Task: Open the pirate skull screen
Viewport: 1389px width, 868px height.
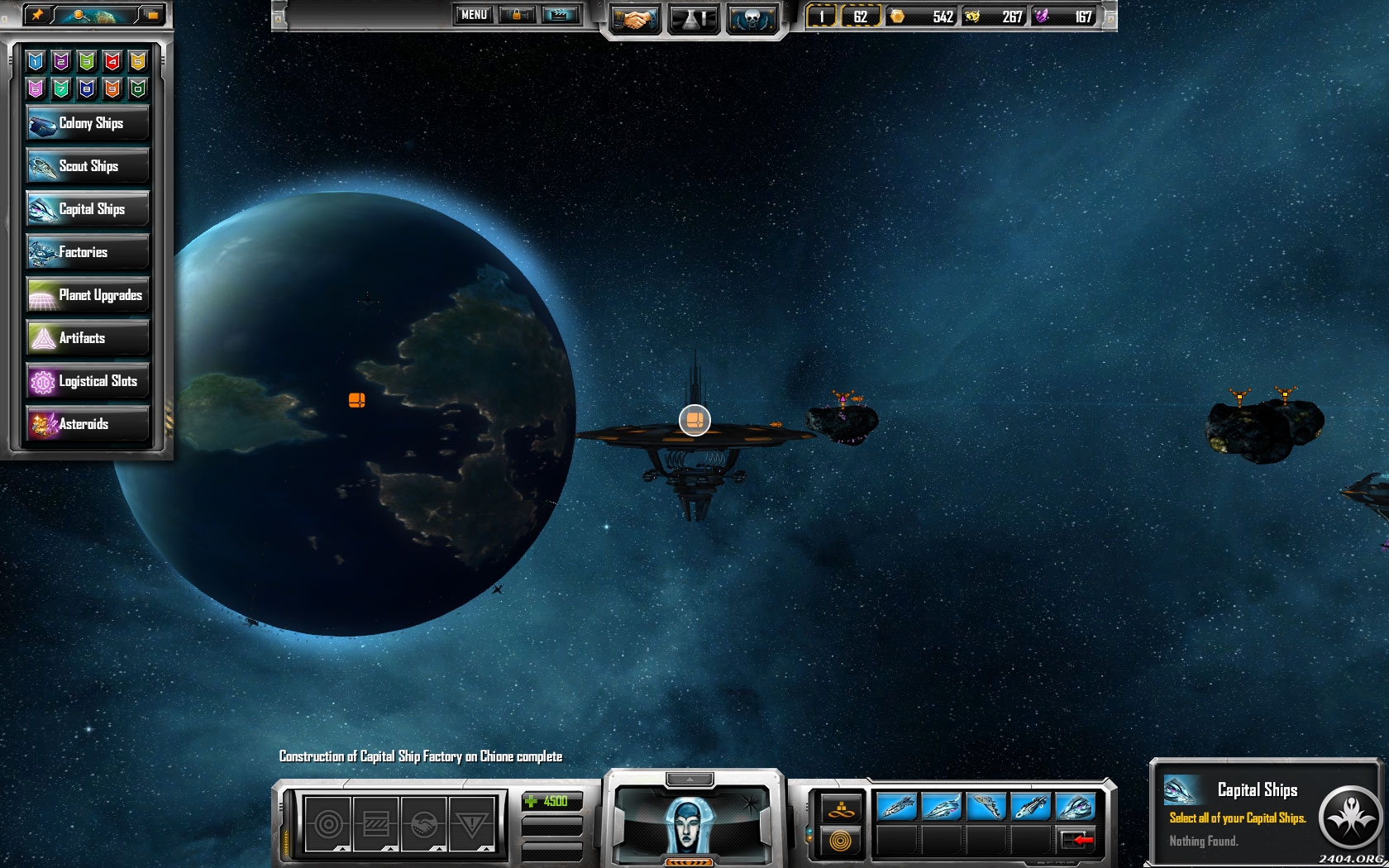Action: [752, 18]
